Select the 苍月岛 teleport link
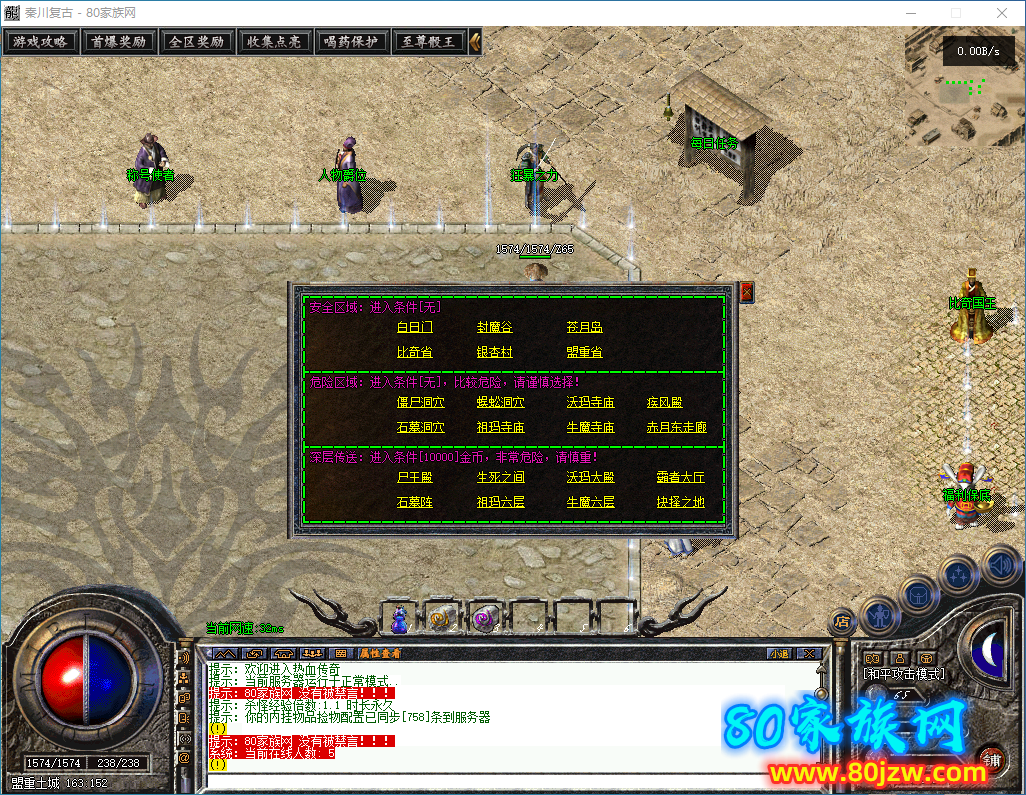Image resolution: width=1026 pixels, height=795 pixels. pyautogui.click(x=585, y=327)
